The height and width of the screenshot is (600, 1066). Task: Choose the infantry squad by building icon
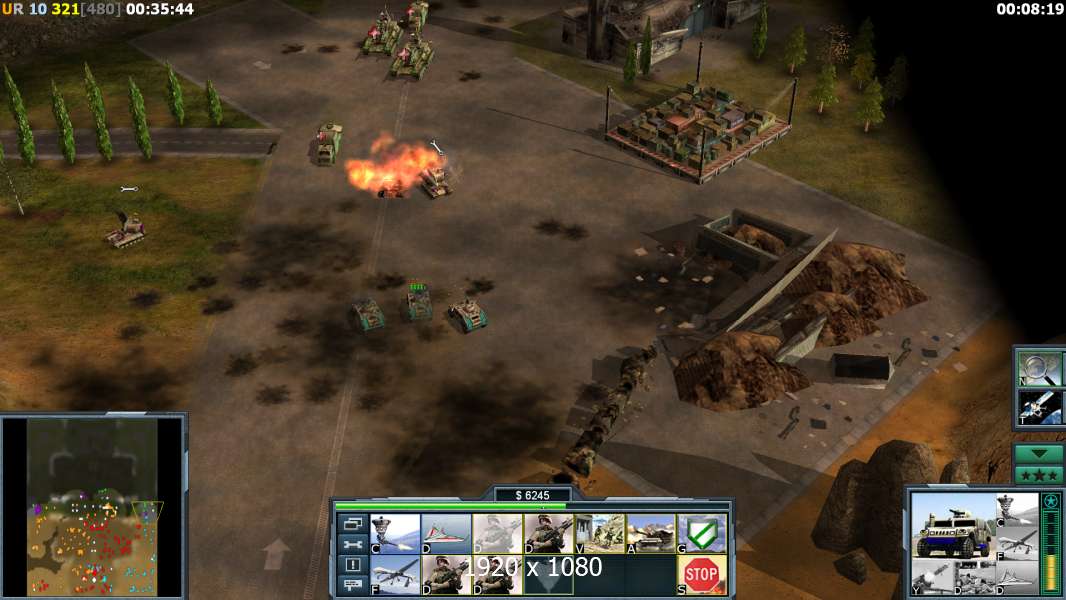coord(599,534)
